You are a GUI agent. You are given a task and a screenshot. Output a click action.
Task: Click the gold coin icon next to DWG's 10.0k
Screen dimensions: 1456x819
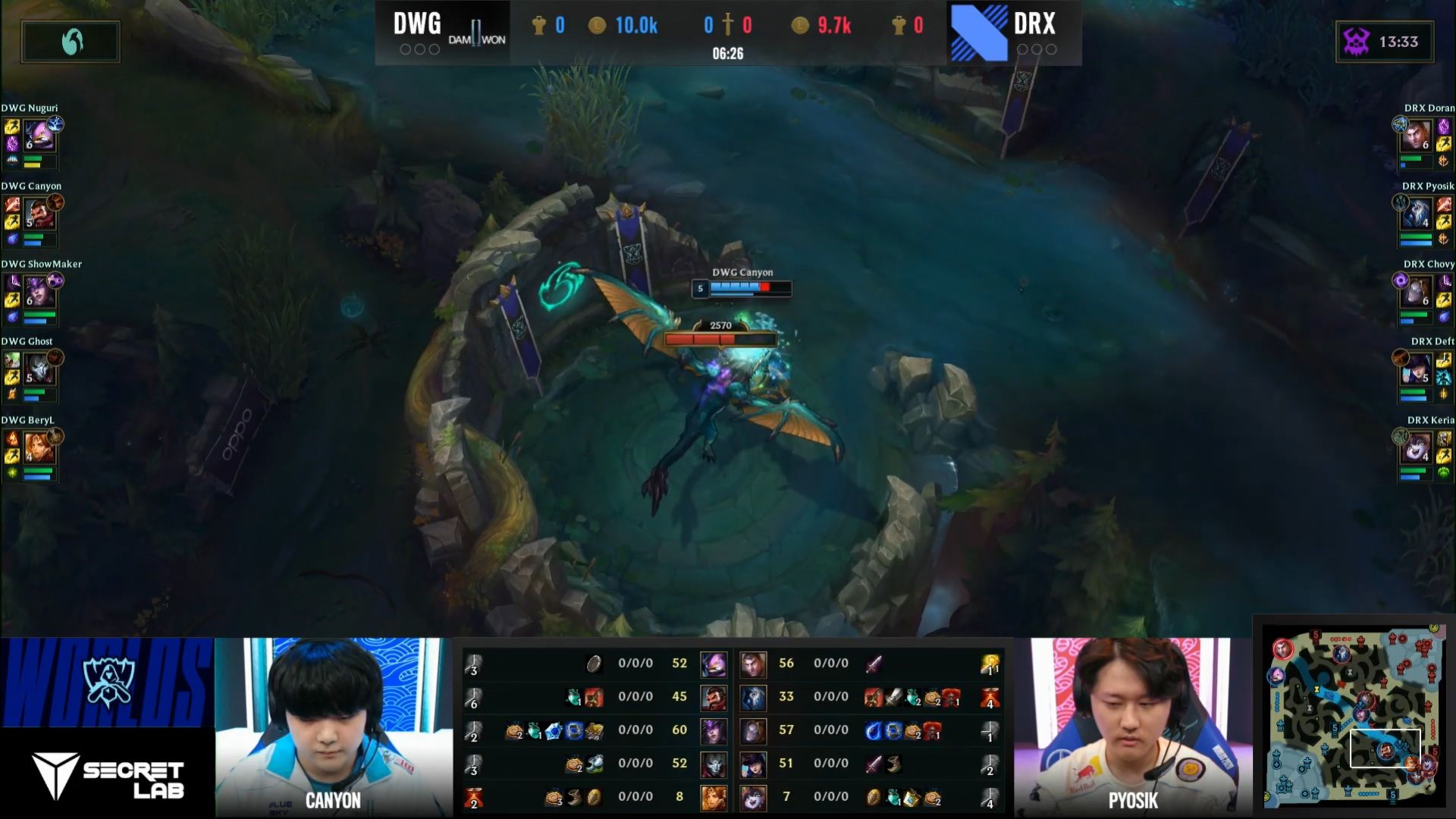coord(596,25)
